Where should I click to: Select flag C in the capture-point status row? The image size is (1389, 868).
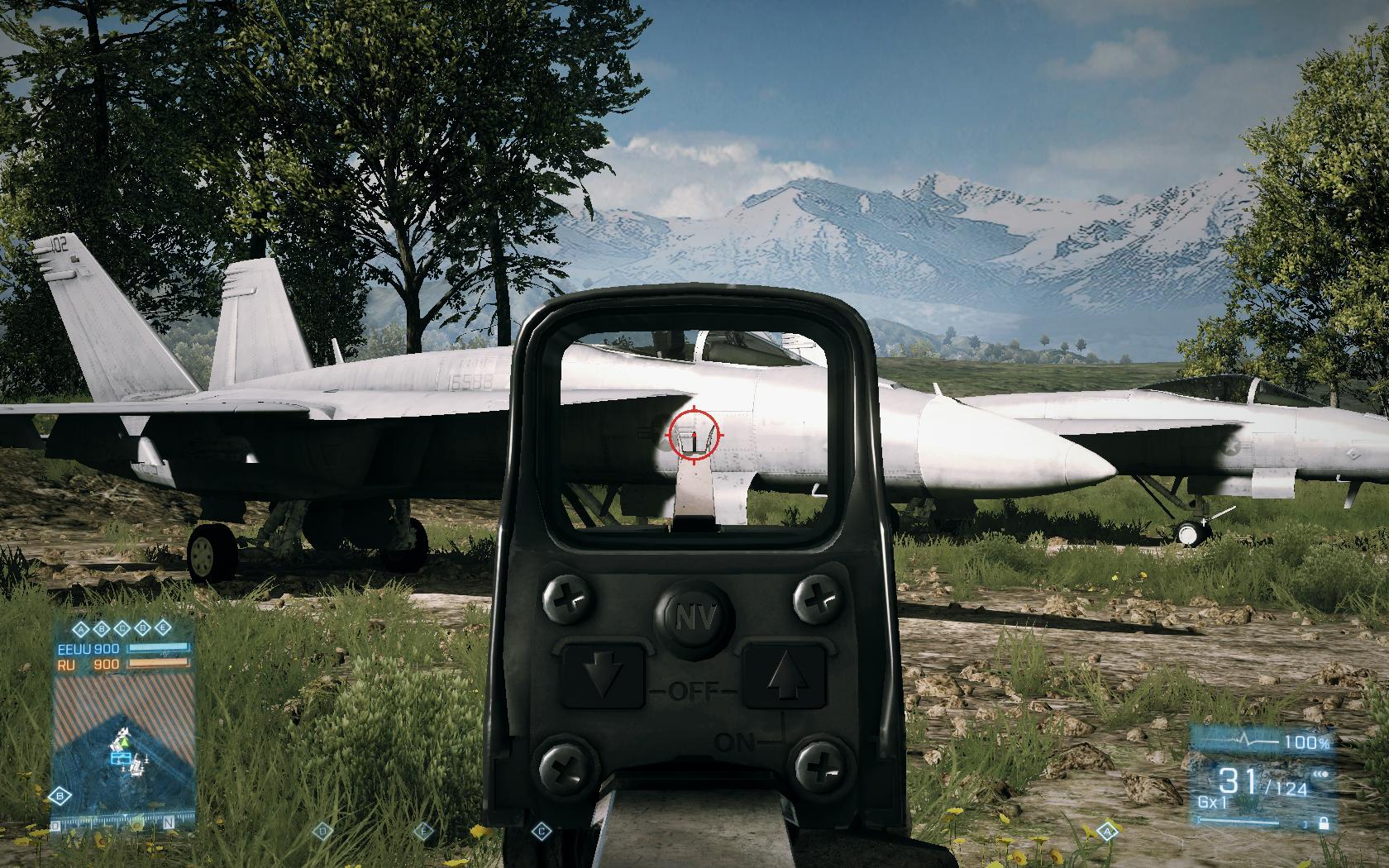coord(122,627)
